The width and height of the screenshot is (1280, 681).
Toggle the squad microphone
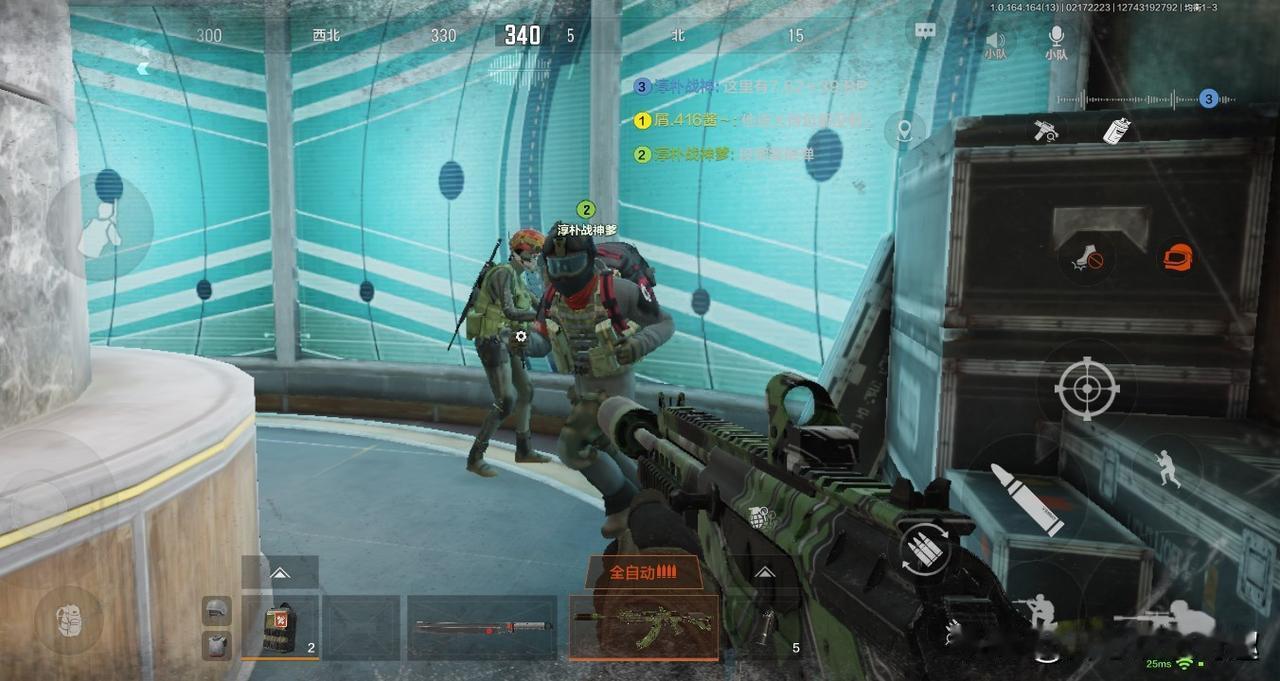(1056, 41)
